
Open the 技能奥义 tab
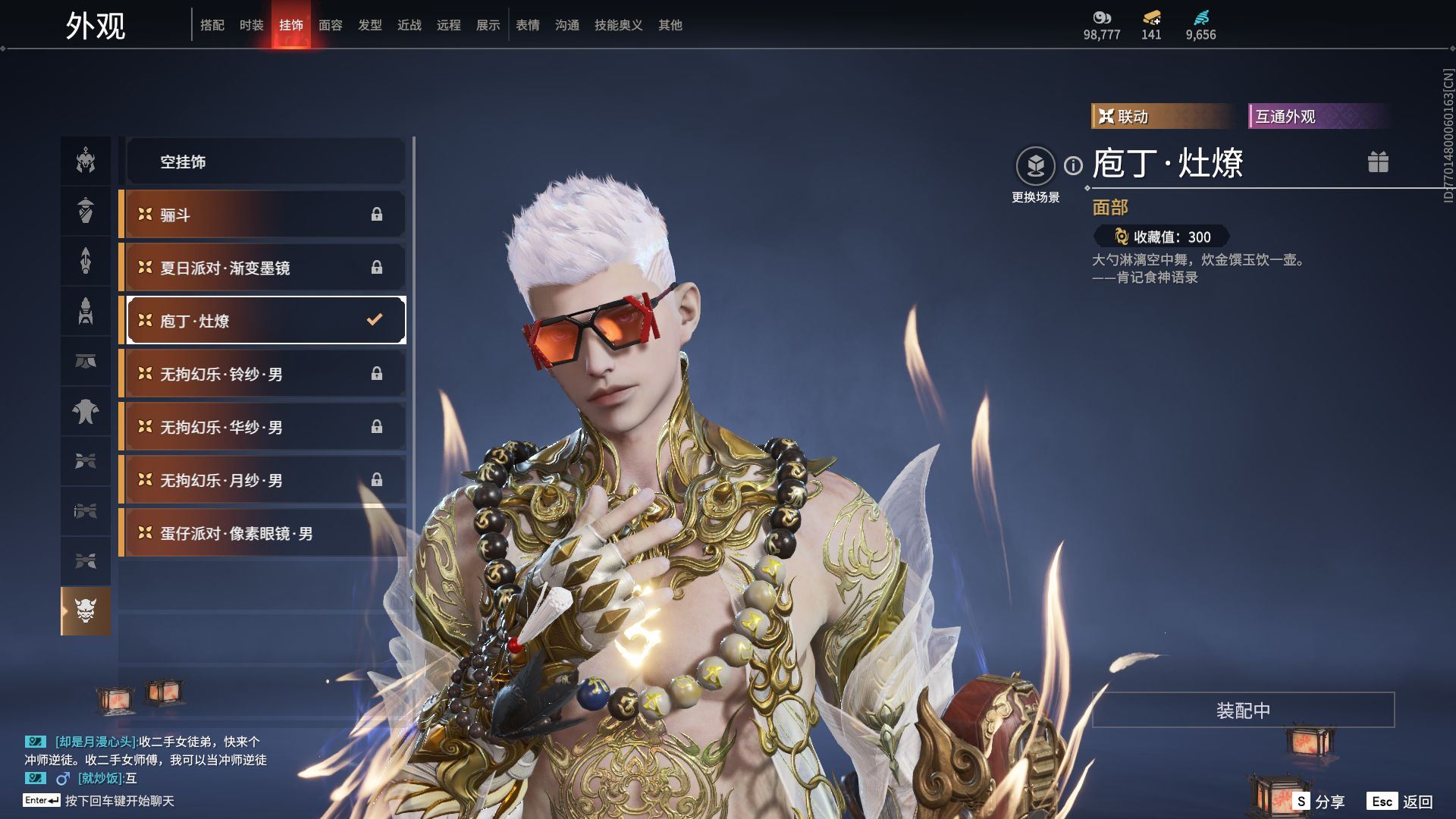tap(618, 25)
